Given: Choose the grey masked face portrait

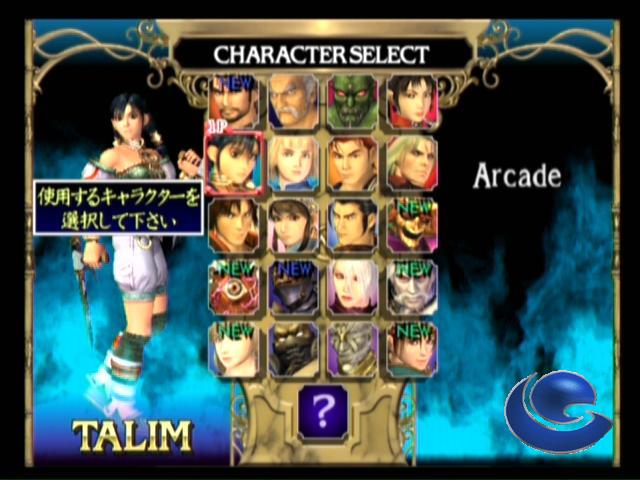Looking at the screenshot, I should click(352, 348).
